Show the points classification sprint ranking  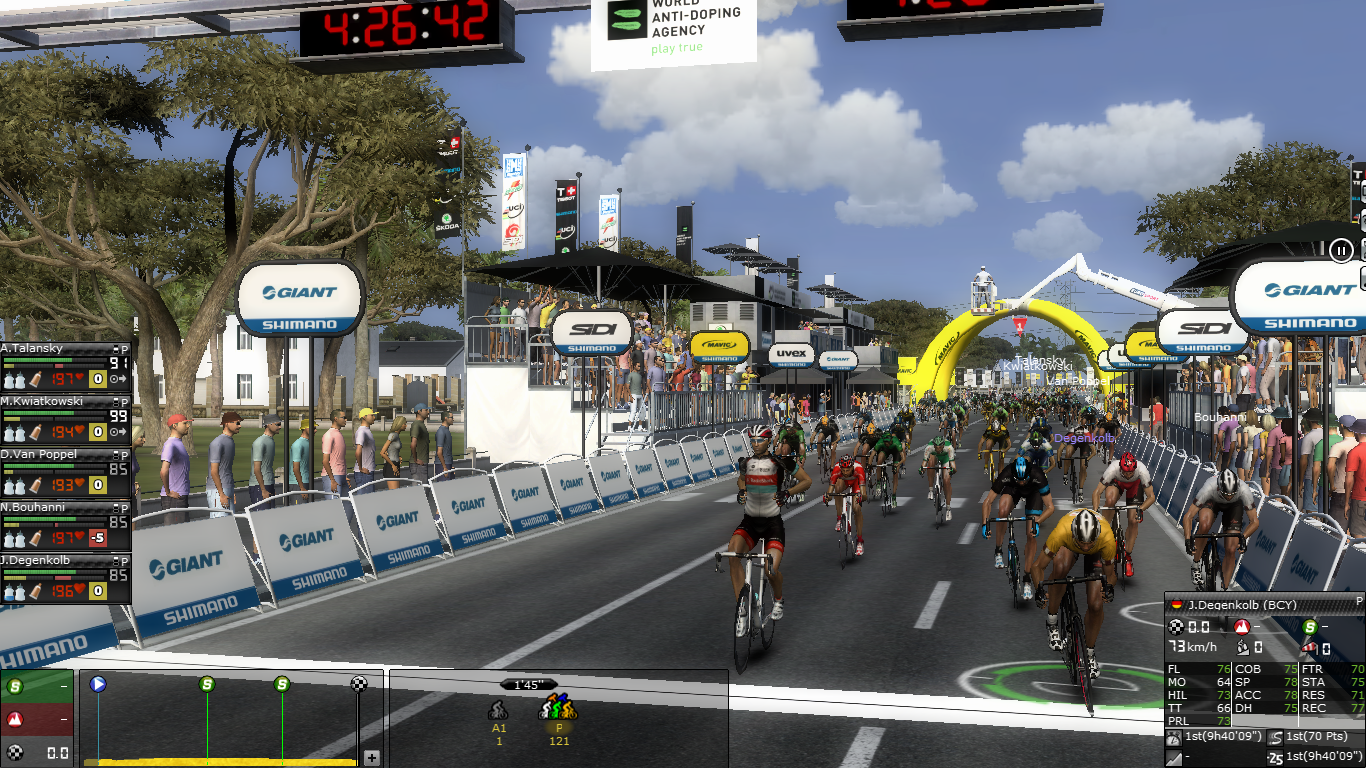pos(1275,738)
